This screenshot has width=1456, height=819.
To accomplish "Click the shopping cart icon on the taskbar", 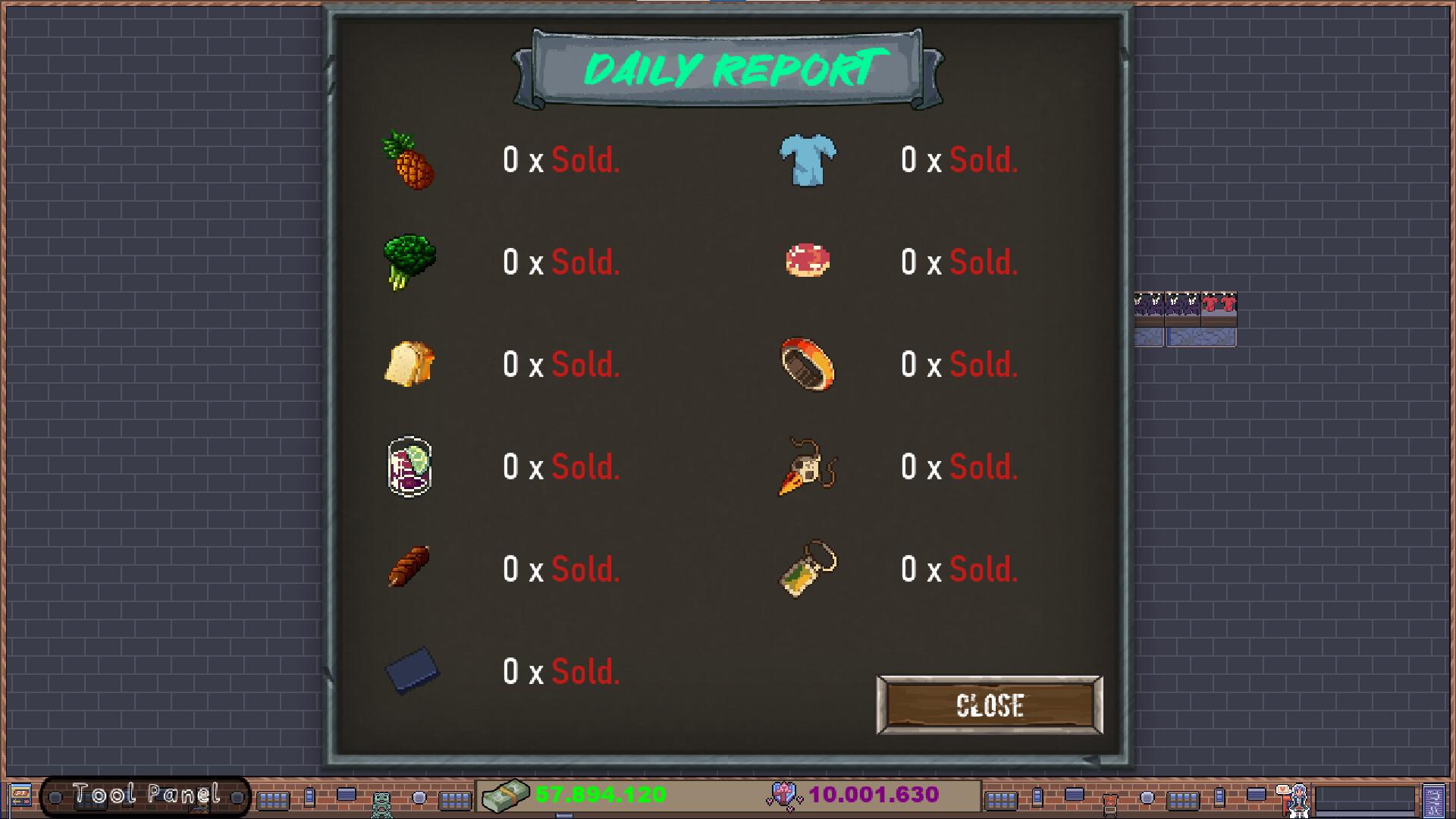I will click(1109, 802).
